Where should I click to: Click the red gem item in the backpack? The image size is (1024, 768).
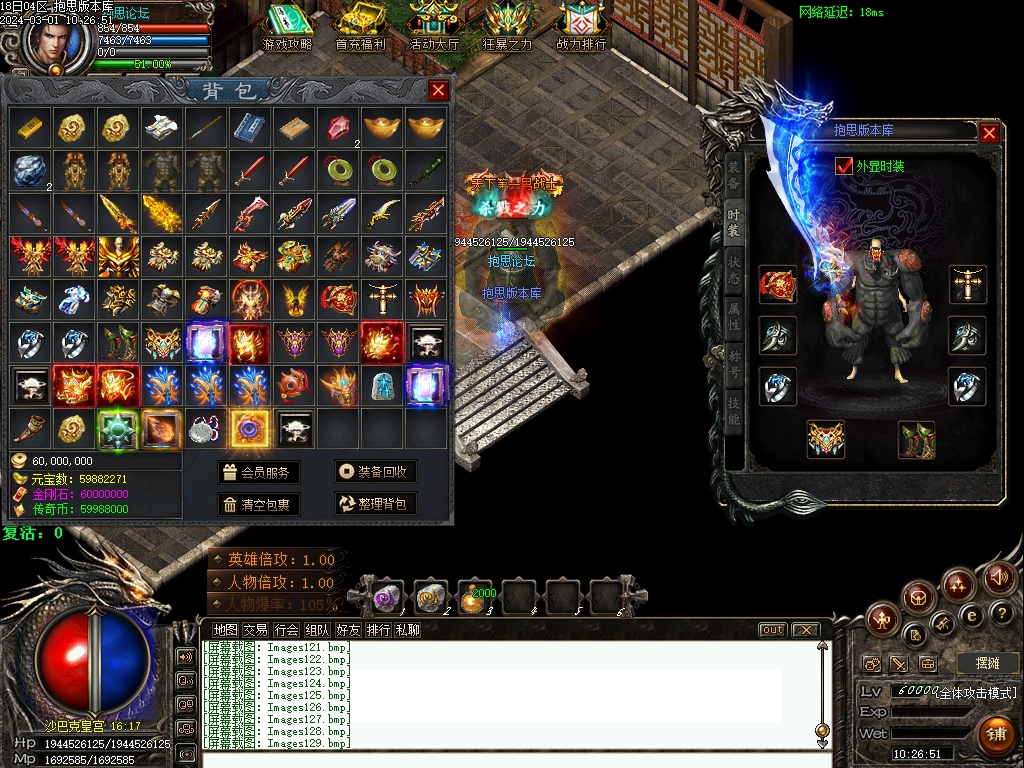(x=337, y=127)
